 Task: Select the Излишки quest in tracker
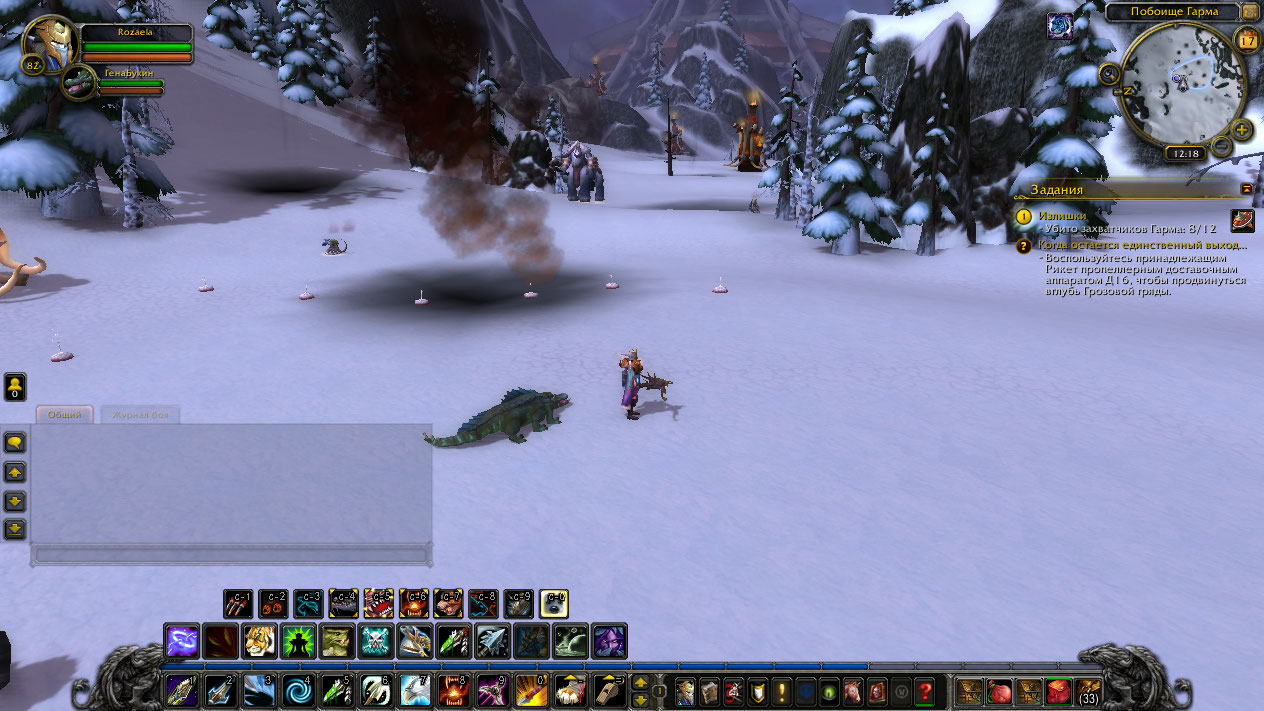[x=1062, y=216]
